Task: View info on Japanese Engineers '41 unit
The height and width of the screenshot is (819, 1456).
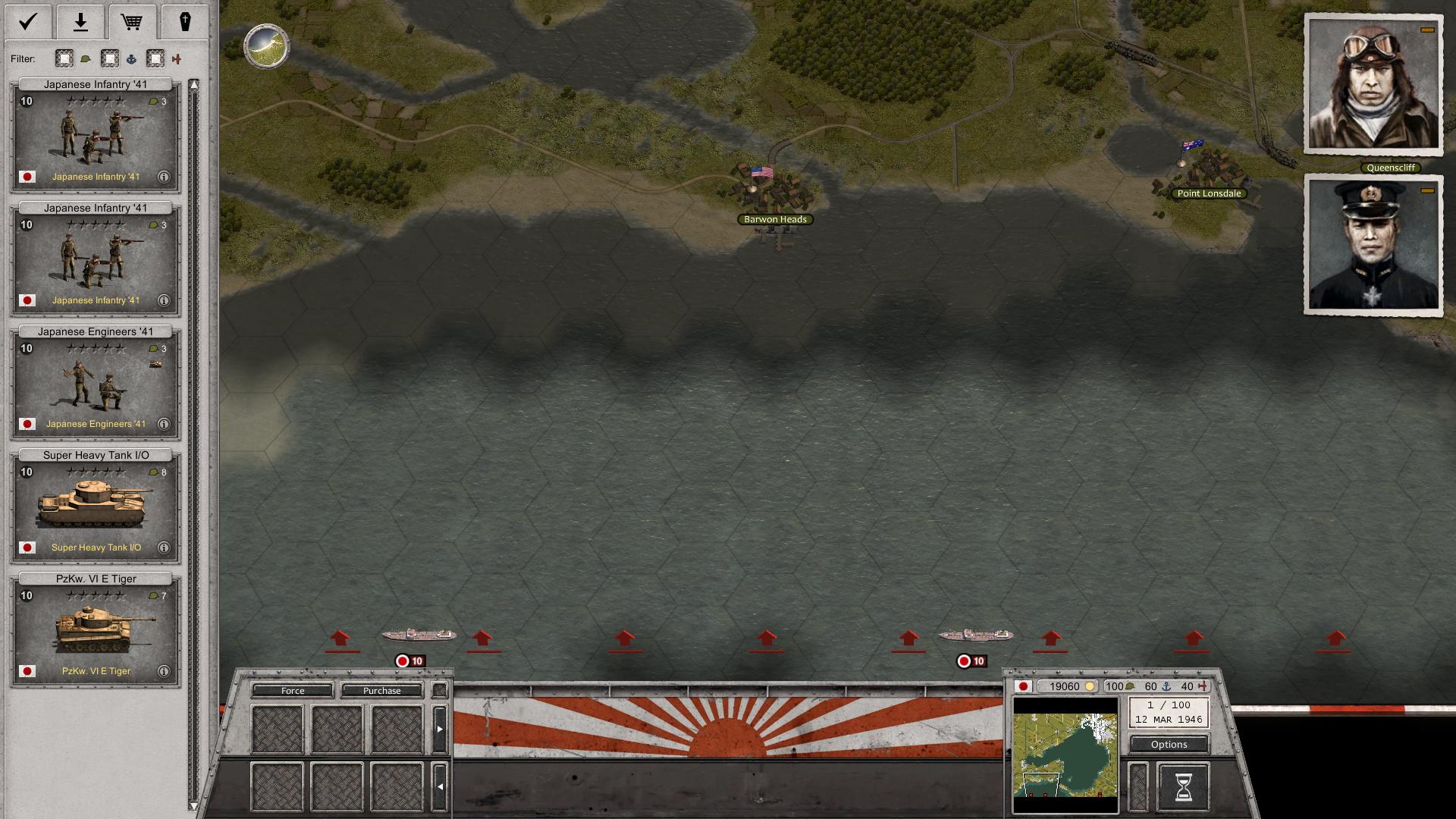Action: coord(162,424)
